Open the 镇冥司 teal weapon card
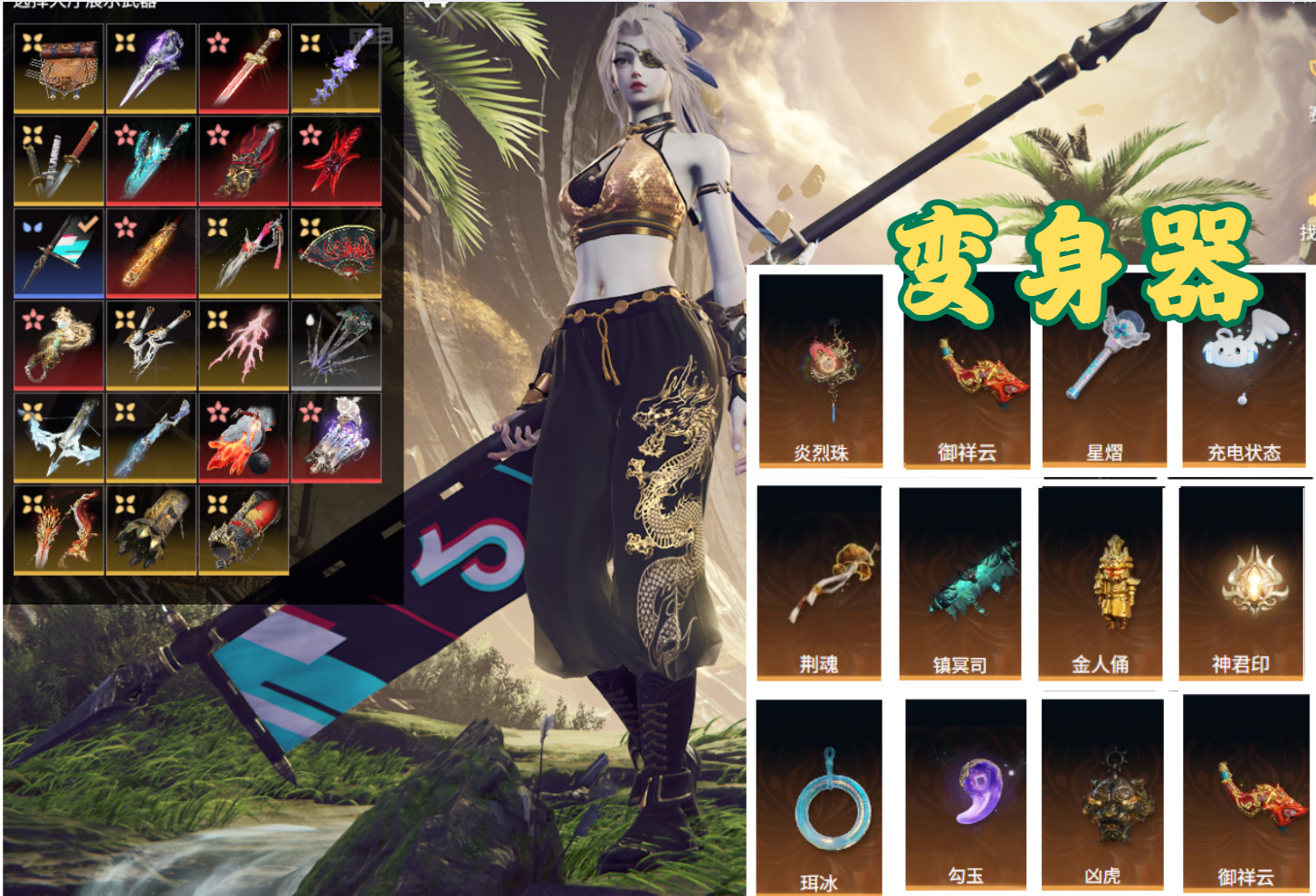Viewport: 1316px width, 896px height. (960, 583)
